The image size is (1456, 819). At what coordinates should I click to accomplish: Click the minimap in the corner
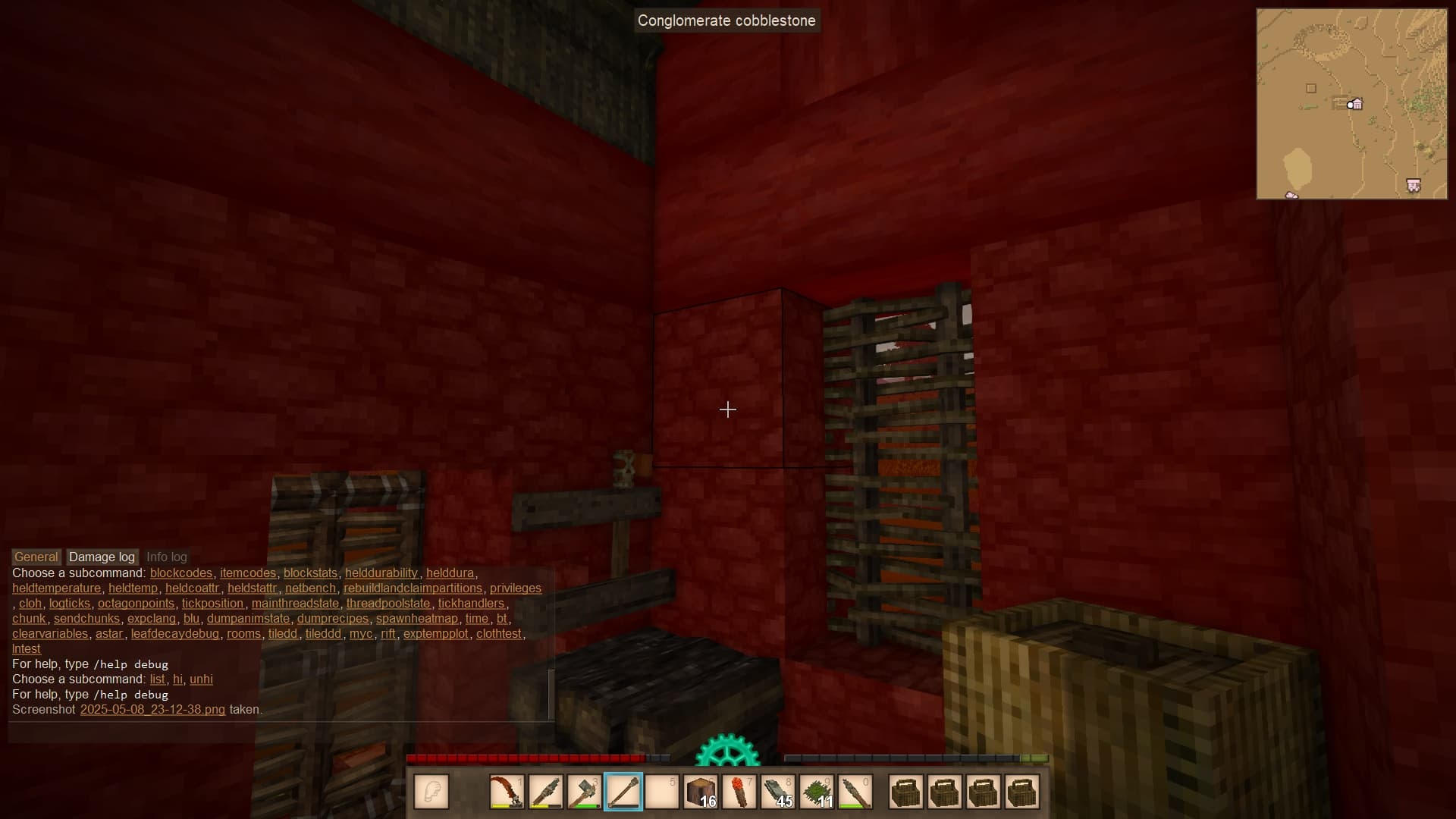pyautogui.click(x=1351, y=104)
